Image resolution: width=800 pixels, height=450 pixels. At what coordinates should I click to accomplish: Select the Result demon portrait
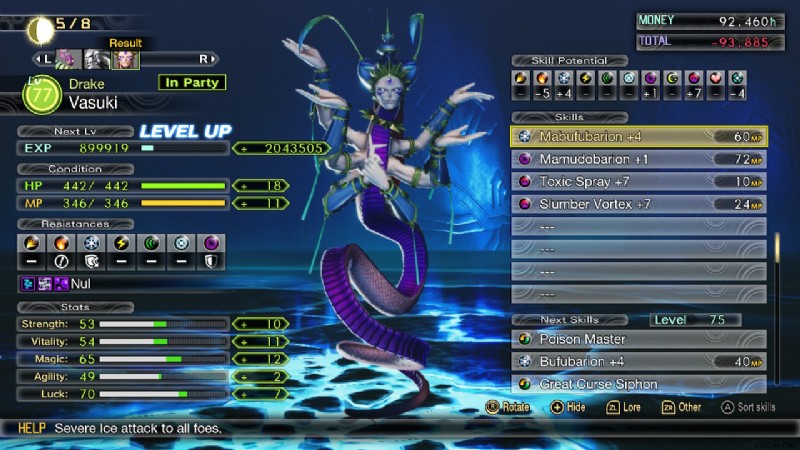point(126,59)
